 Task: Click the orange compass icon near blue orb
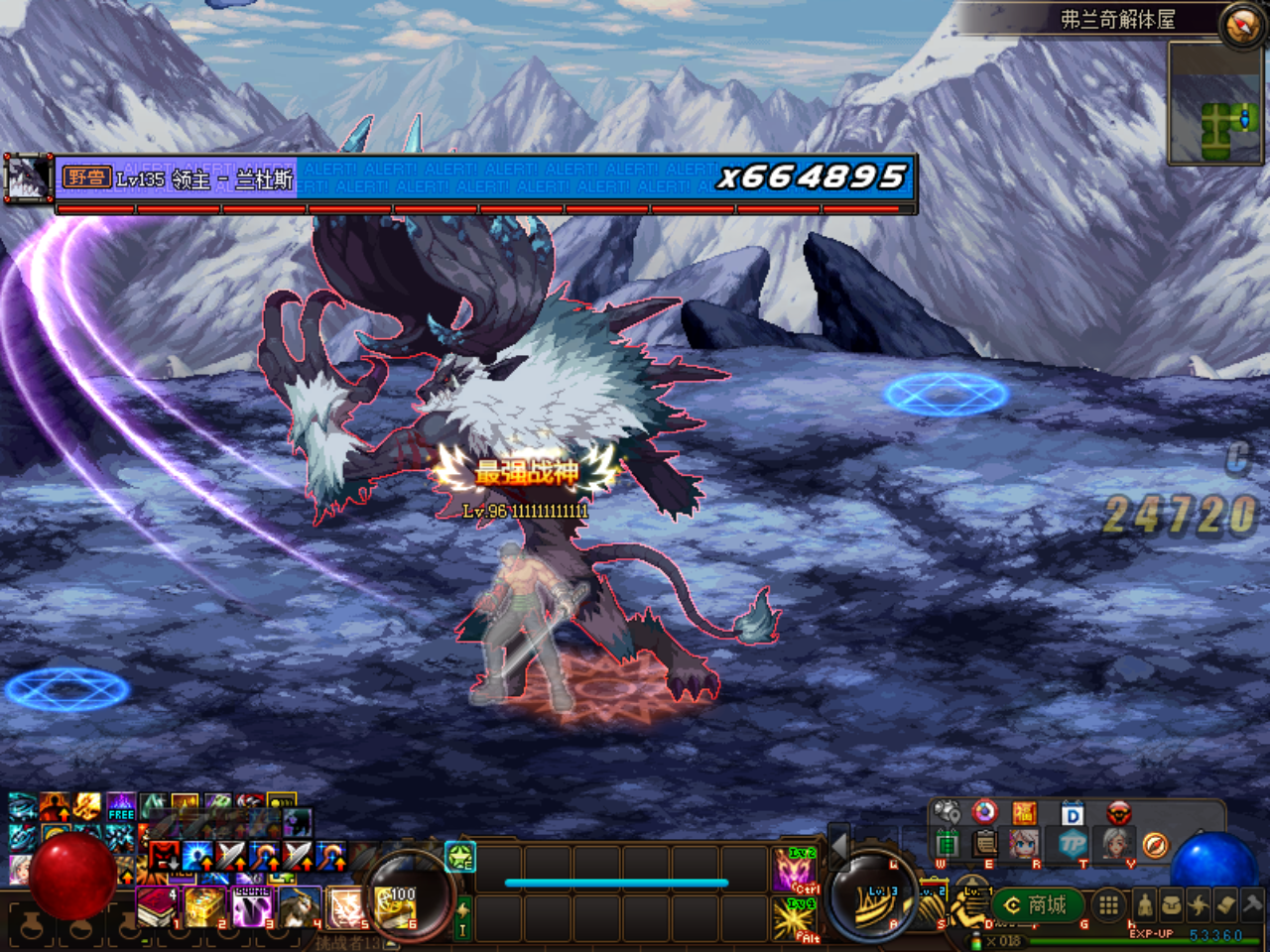[x=1155, y=845]
